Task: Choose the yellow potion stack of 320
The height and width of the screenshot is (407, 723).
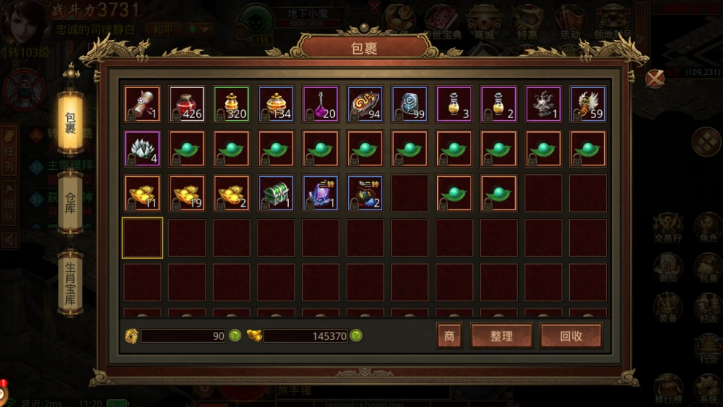Action: (232, 104)
